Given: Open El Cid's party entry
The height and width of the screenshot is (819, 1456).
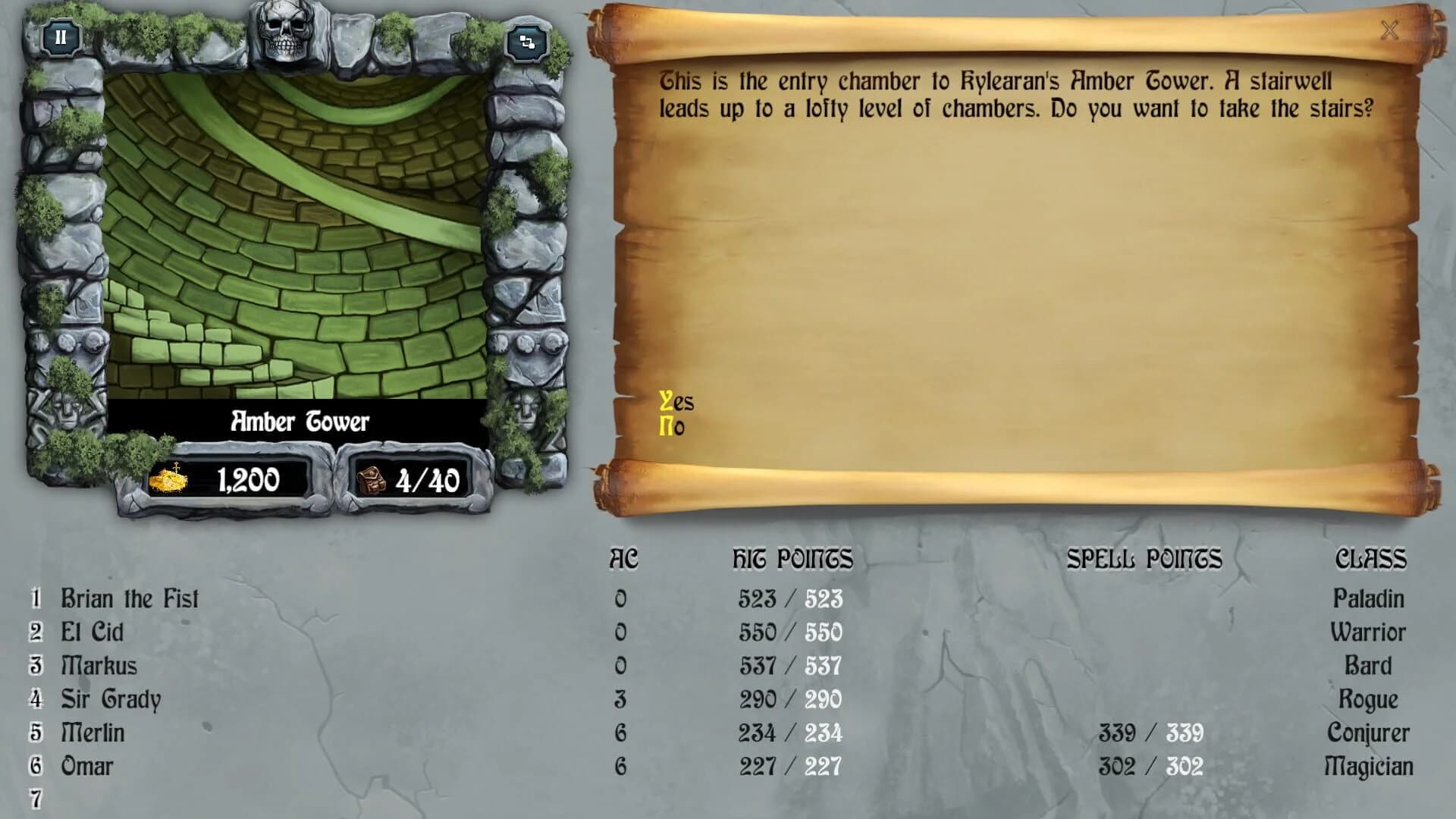Looking at the screenshot, I should click(x=94, y=632).
